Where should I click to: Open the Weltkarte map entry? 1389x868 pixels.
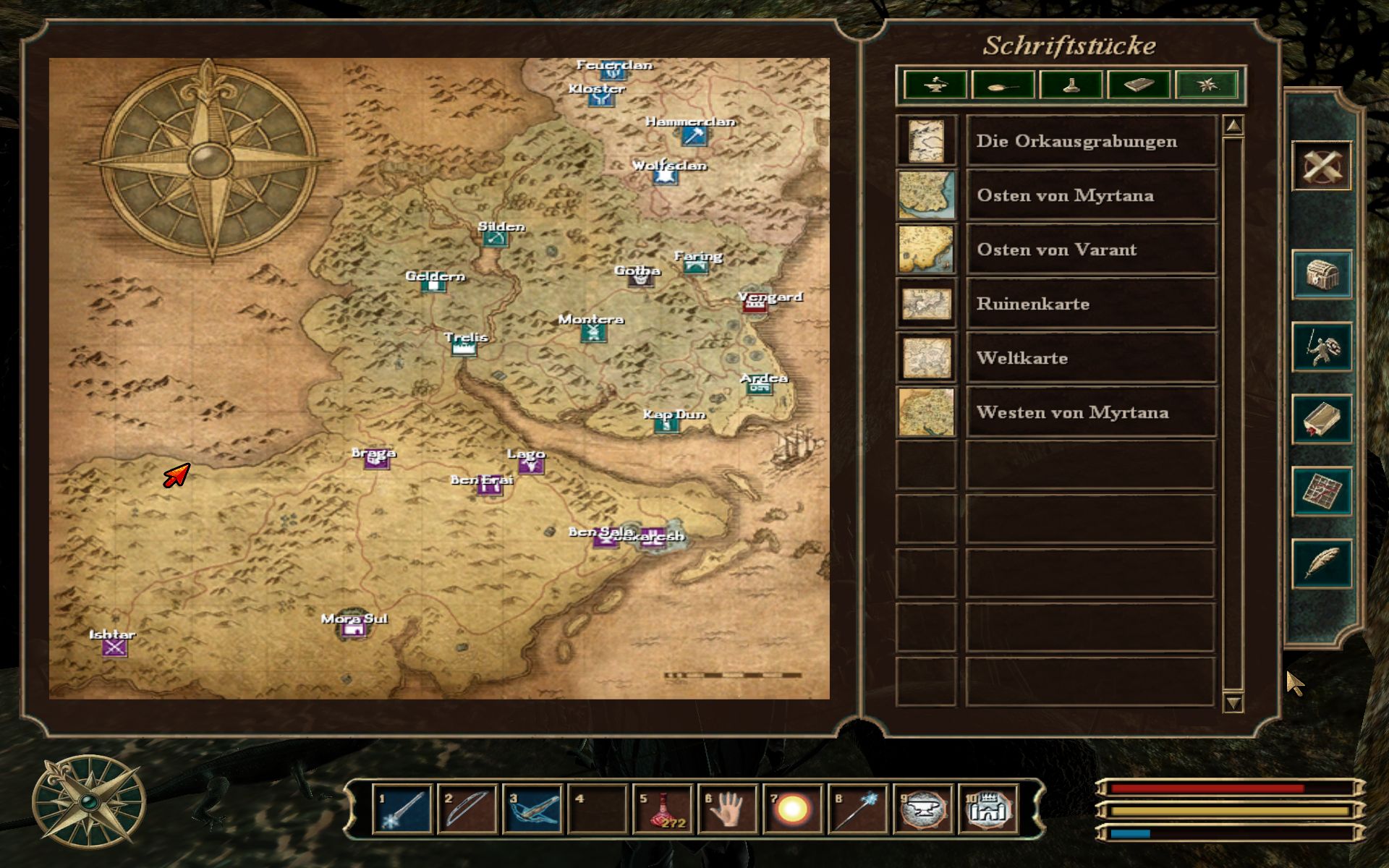(1090, 358)
